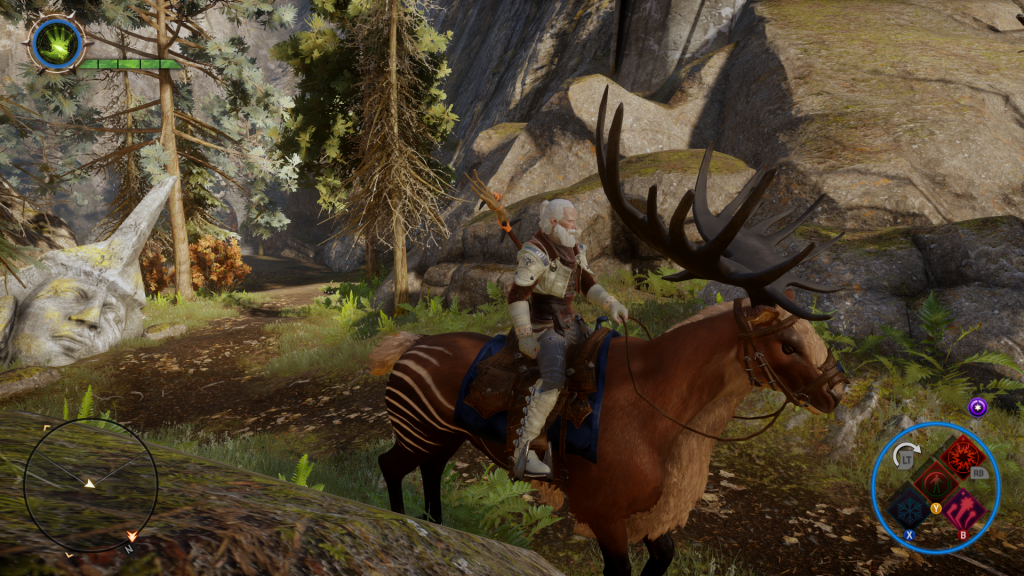Trigger the human figure ability in the wheel

936,481
